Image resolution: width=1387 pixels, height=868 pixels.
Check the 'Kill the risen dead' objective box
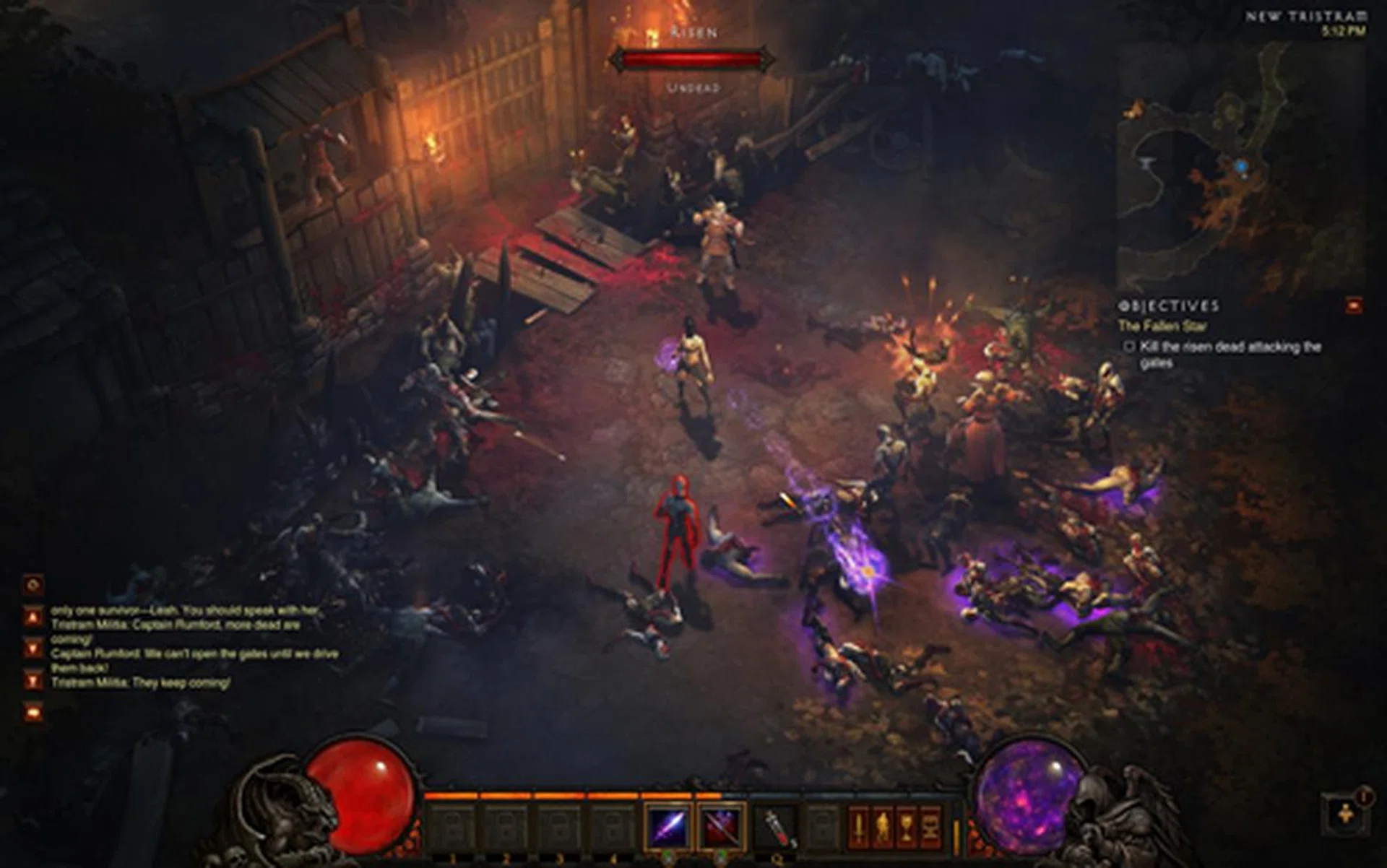(x=1130, y=346)
